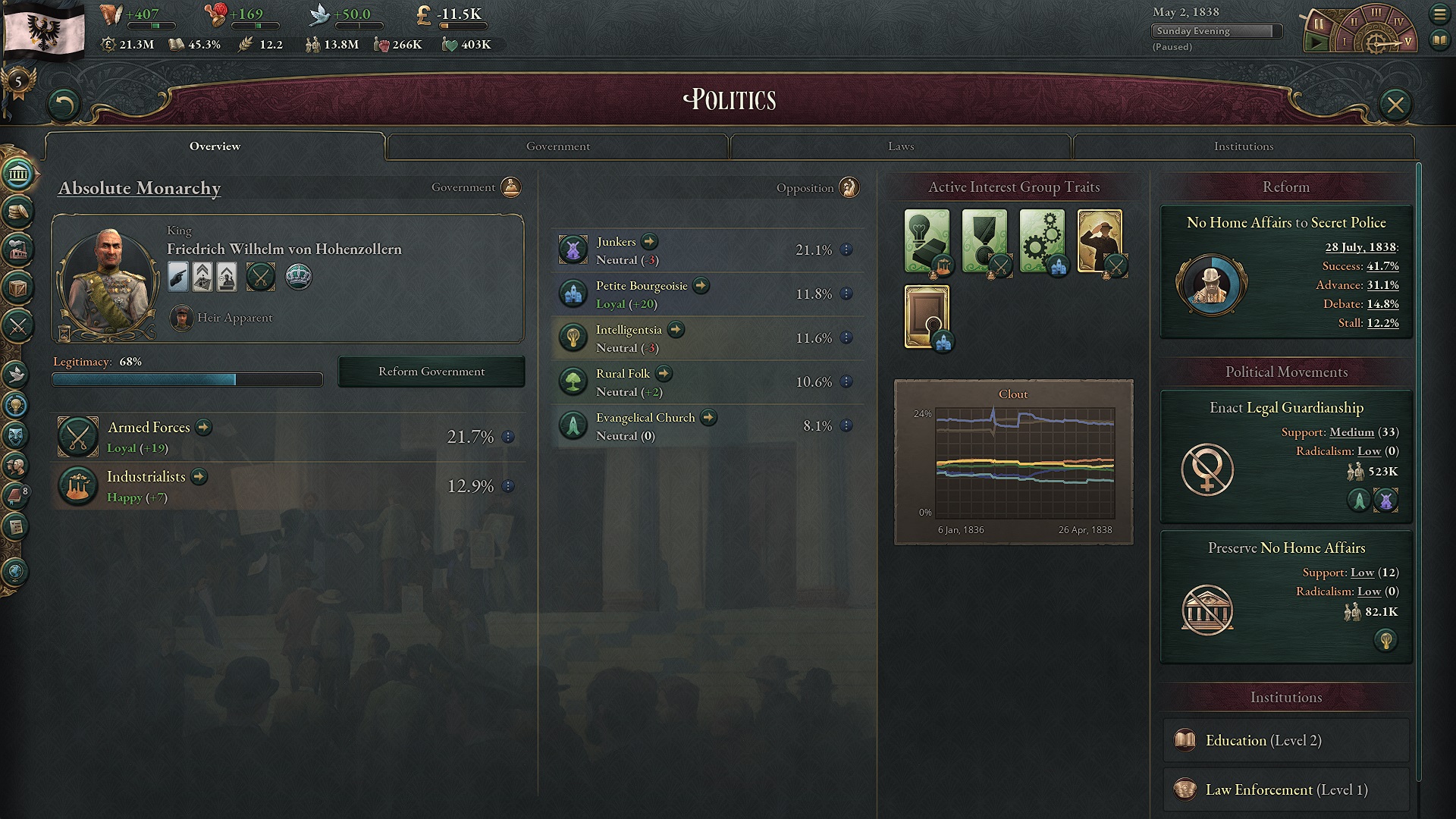Click the Legitimacy progress bar
The height and width of the screenshot is (819, 1456).
click(187, 378)
